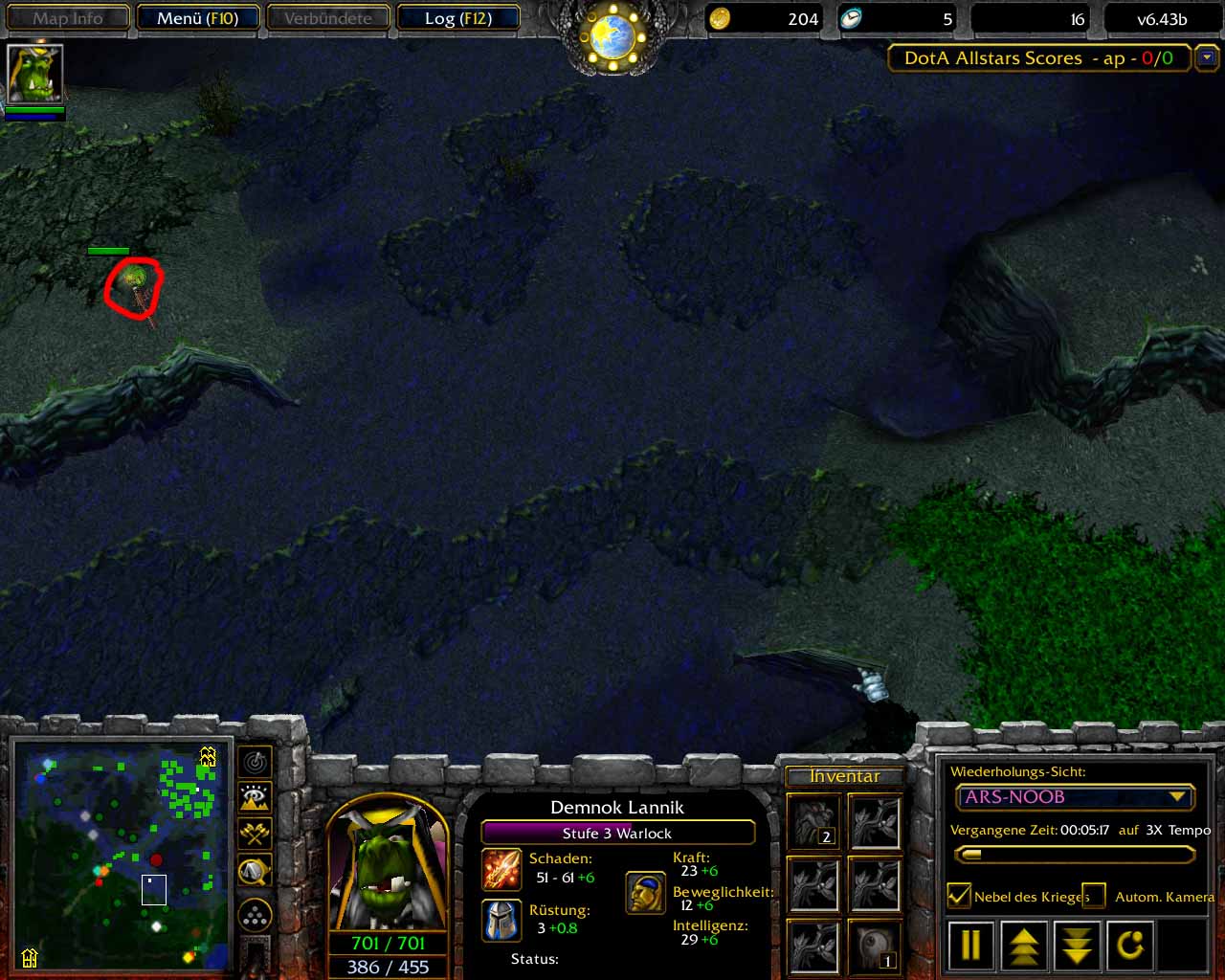This screenshot has width=1225, height=980.
Task: Click the formation dots button
Action: (256, 916)
